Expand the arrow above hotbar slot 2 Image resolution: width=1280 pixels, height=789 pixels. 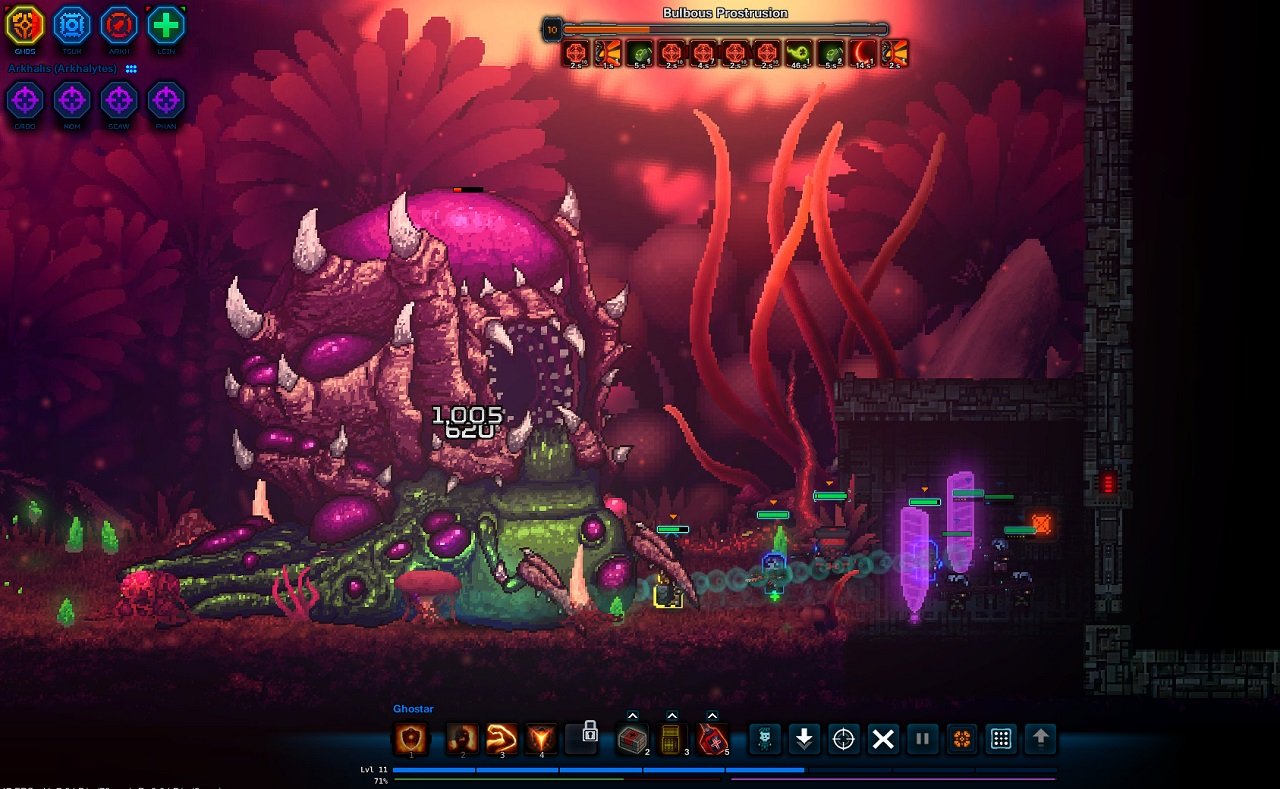(633, 715)
